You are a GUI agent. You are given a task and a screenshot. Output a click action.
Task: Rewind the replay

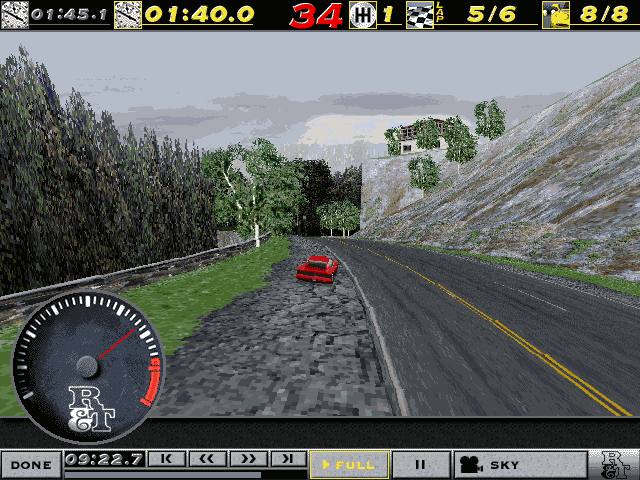coord(207,459)
